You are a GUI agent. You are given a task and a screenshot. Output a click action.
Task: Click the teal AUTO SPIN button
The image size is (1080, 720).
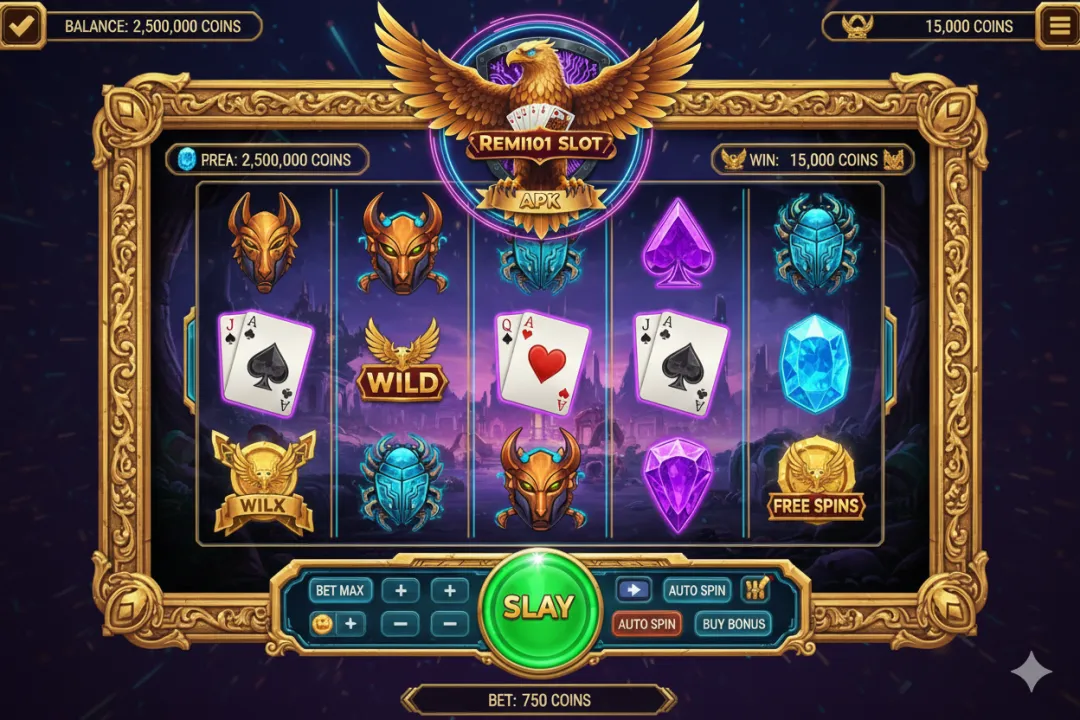click(697, 590)
